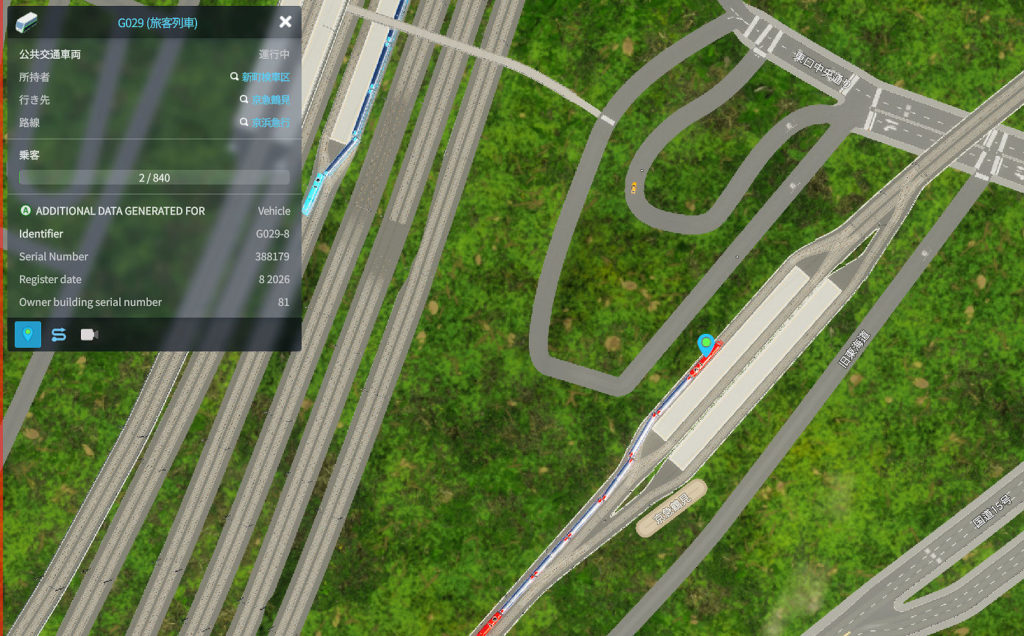The image size is (1024, 636).
Task: Close the G029 vehicle info panel
Action: (x=285, y=22)
